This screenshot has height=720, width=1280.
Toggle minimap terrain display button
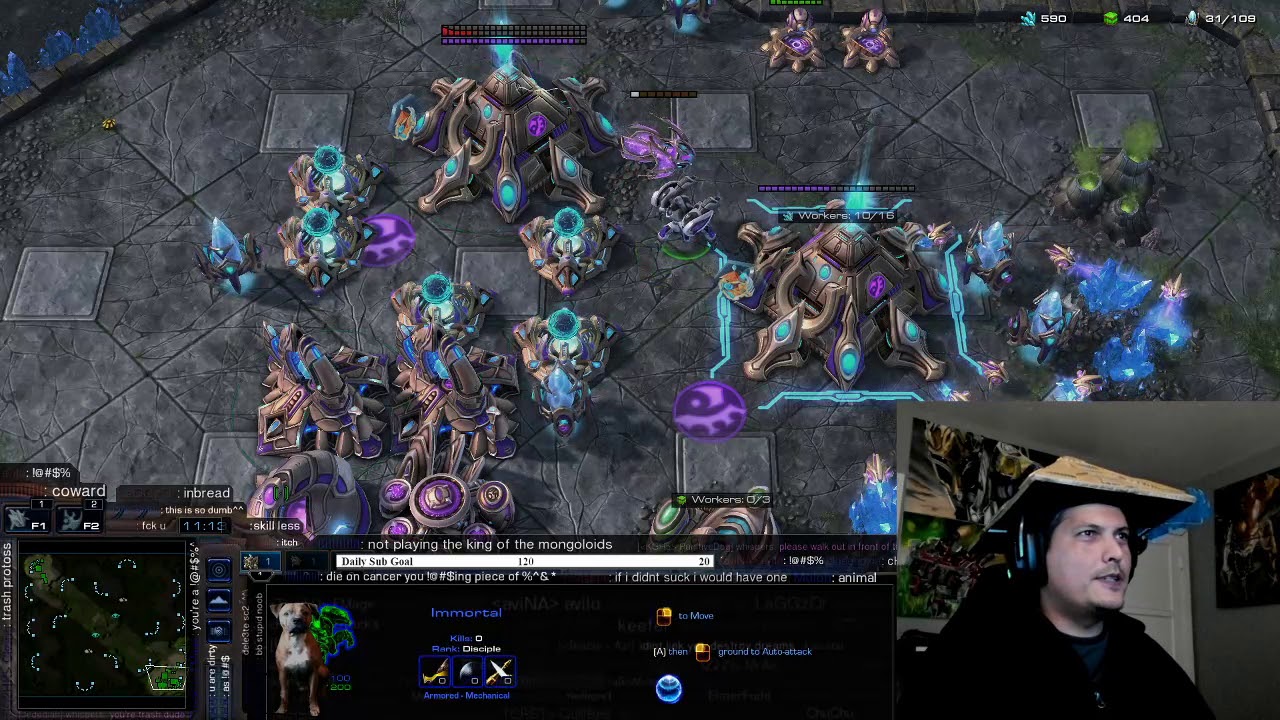click(x=220, y=600)
